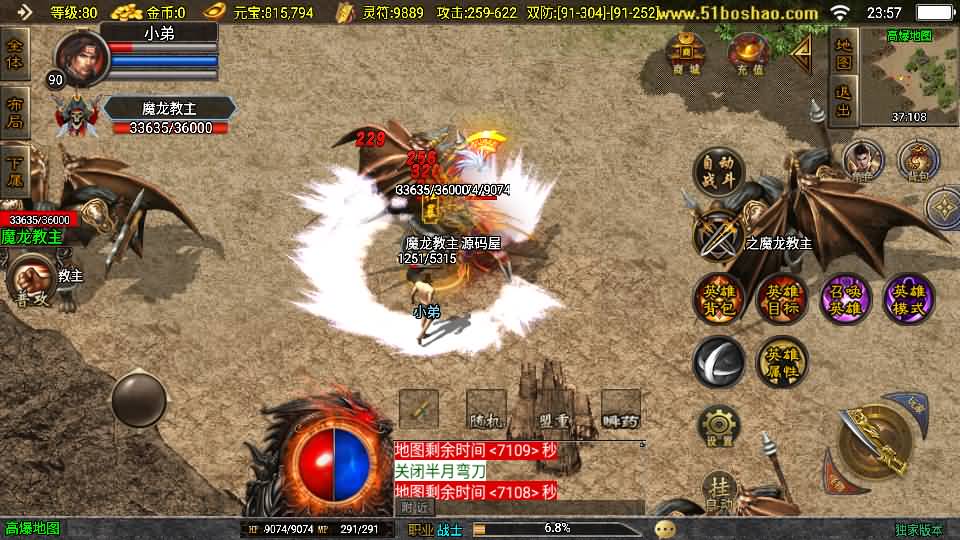Click the 普攻 fist attack icon
The height and width of the screenshot is (540, 960).
30,280
